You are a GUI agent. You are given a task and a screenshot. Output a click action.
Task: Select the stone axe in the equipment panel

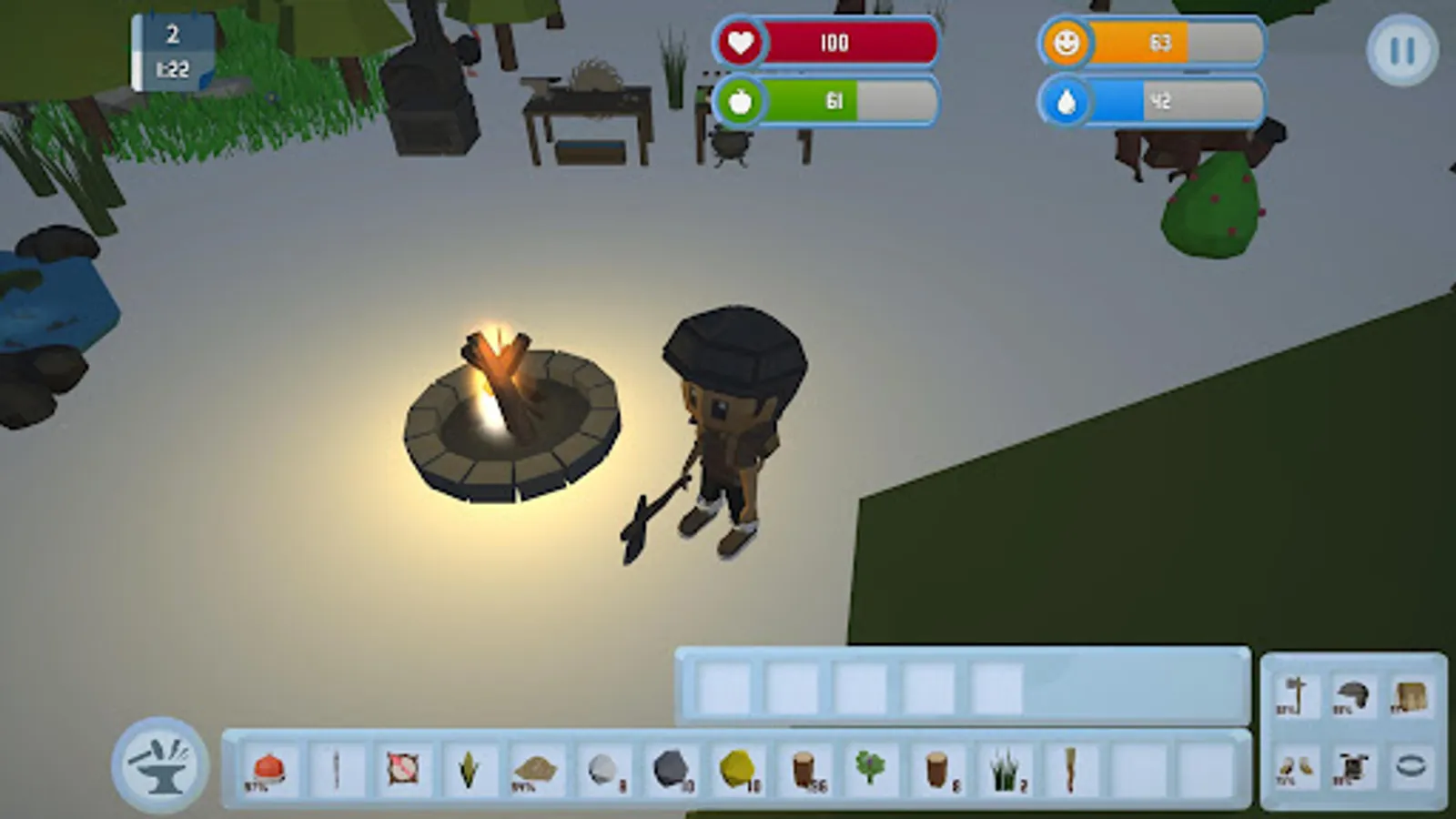tap(1297, 694)
